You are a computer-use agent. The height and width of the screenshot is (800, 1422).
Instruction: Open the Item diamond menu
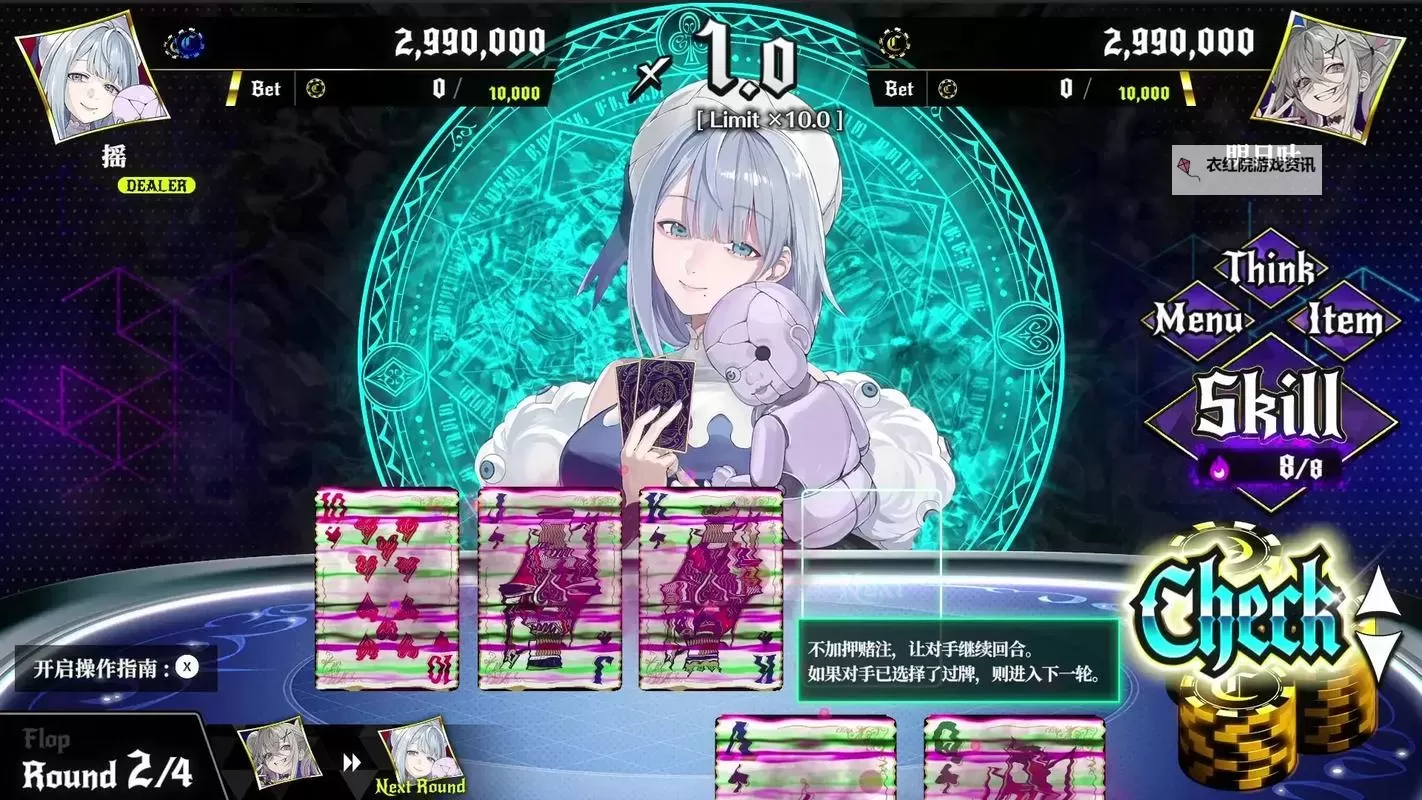1345,320
